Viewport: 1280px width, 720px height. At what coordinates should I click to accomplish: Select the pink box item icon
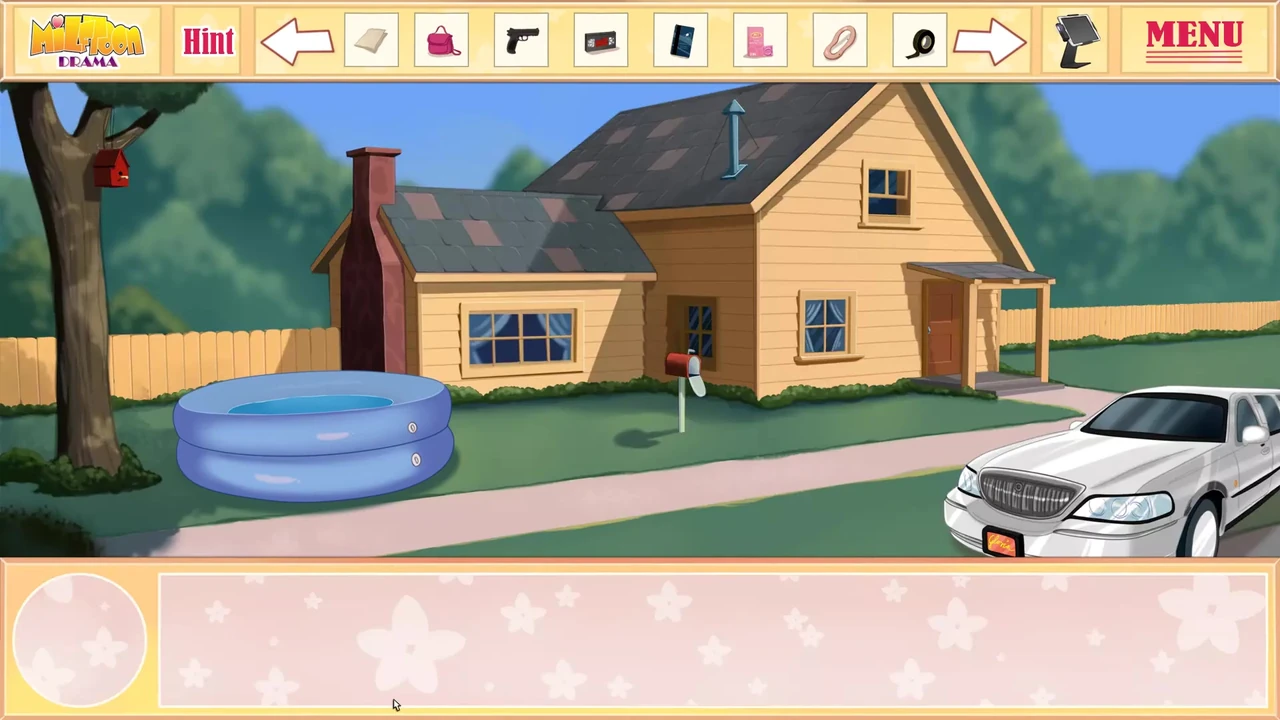click(760, 40)
